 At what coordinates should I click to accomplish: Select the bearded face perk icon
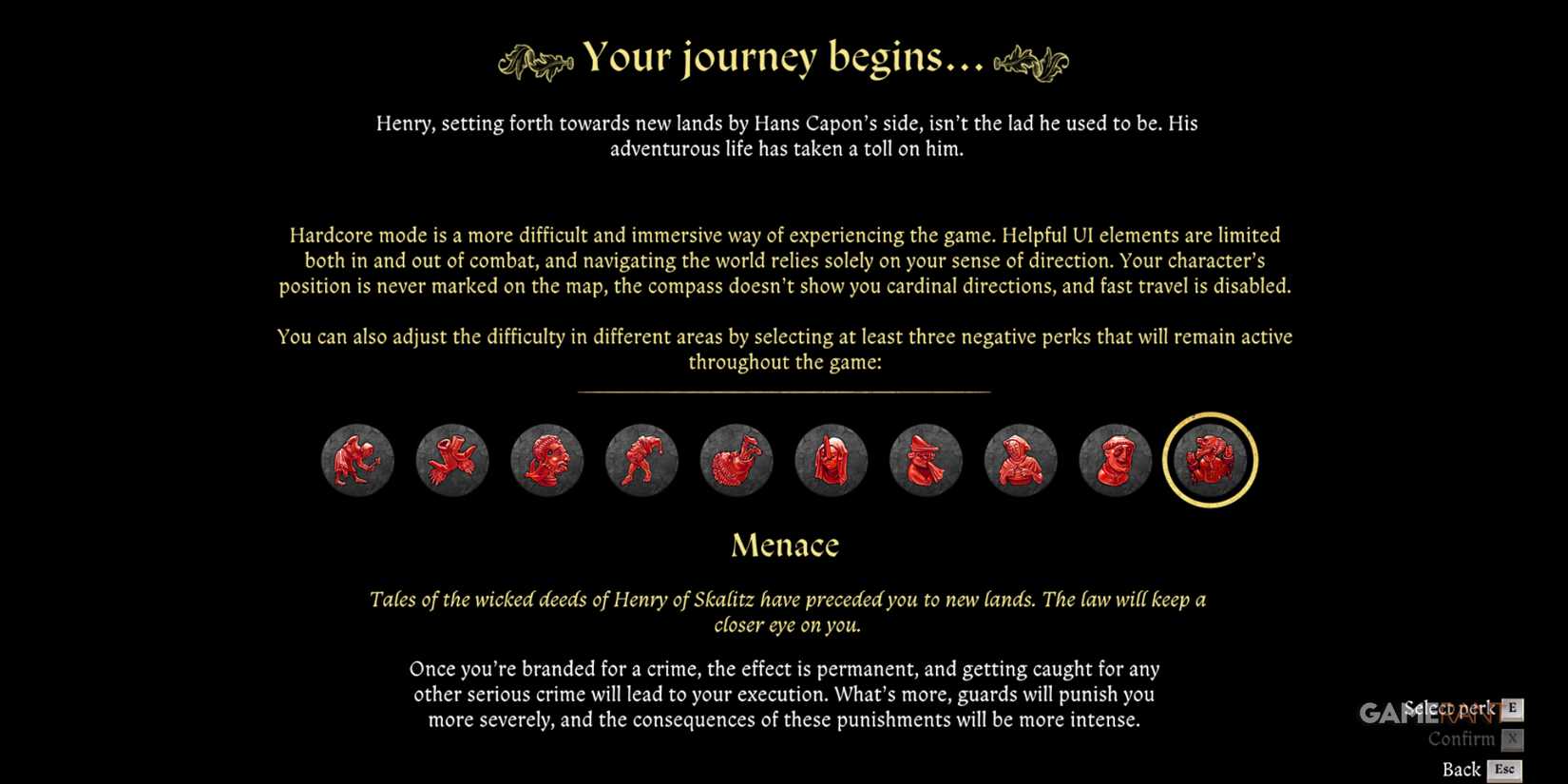(x=546, y=459)
